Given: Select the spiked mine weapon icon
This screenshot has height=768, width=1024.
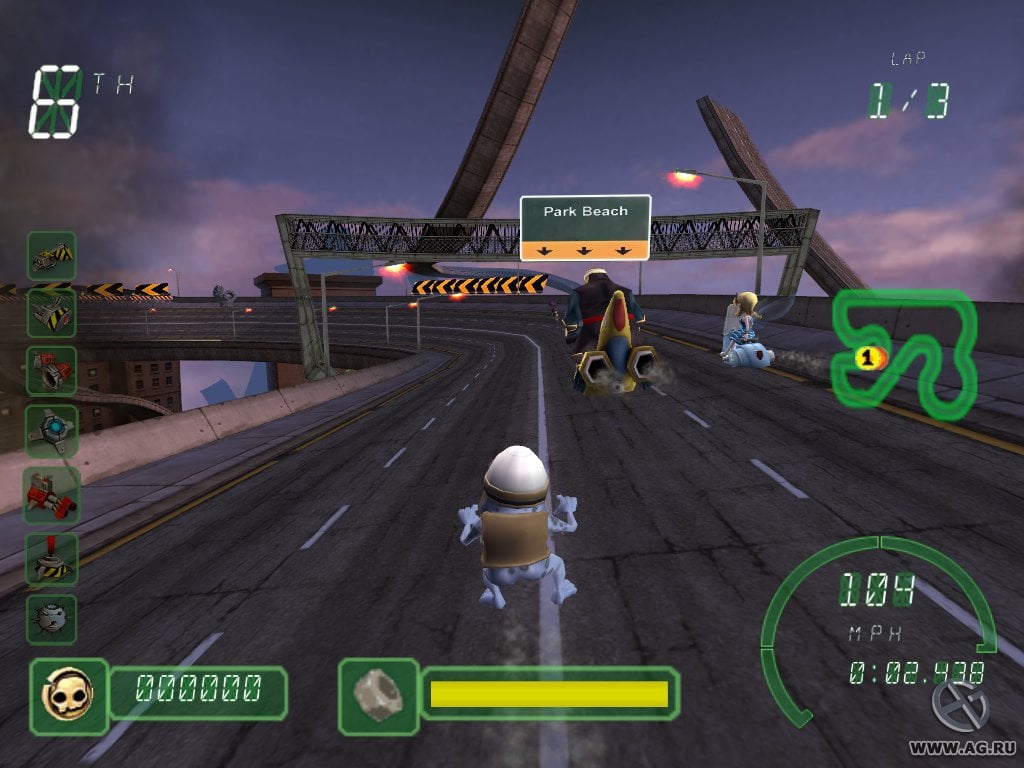Looking at the screenshot, I should pyautogui.click(x=51, y=617).
